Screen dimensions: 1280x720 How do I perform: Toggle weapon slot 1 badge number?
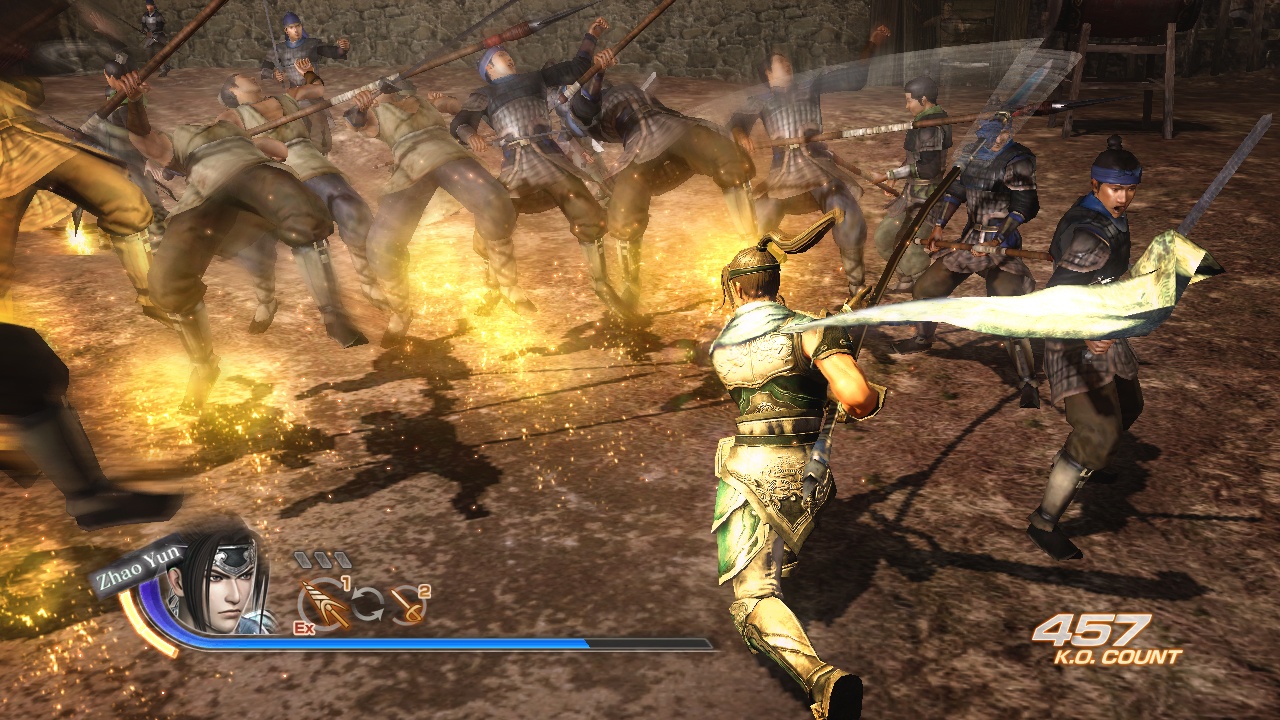(x=347, y=584)
